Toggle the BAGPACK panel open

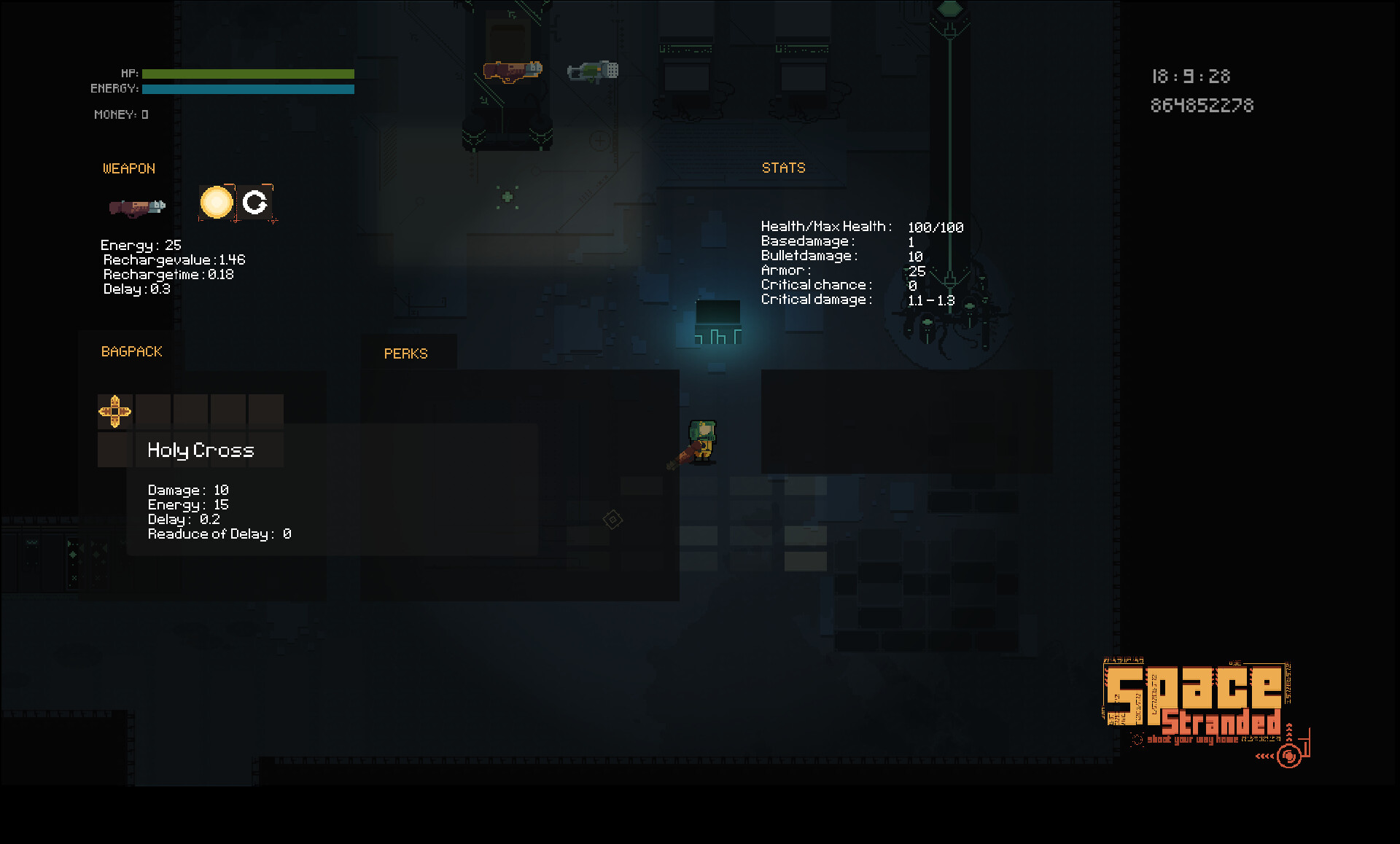131,351
